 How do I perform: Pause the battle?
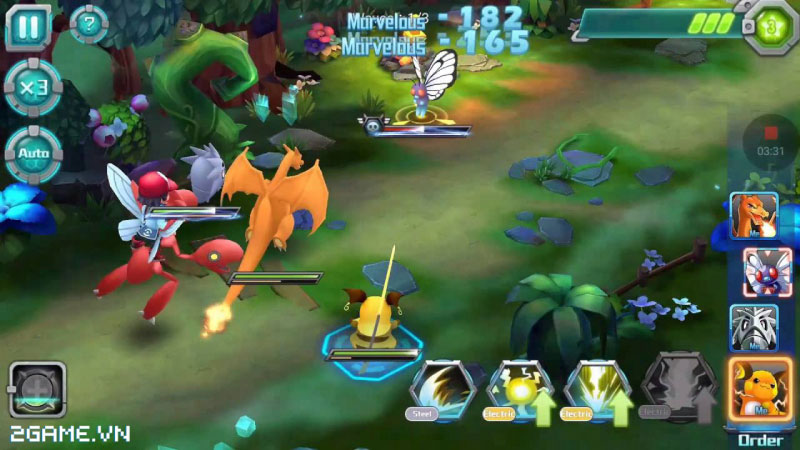[29, 27]
